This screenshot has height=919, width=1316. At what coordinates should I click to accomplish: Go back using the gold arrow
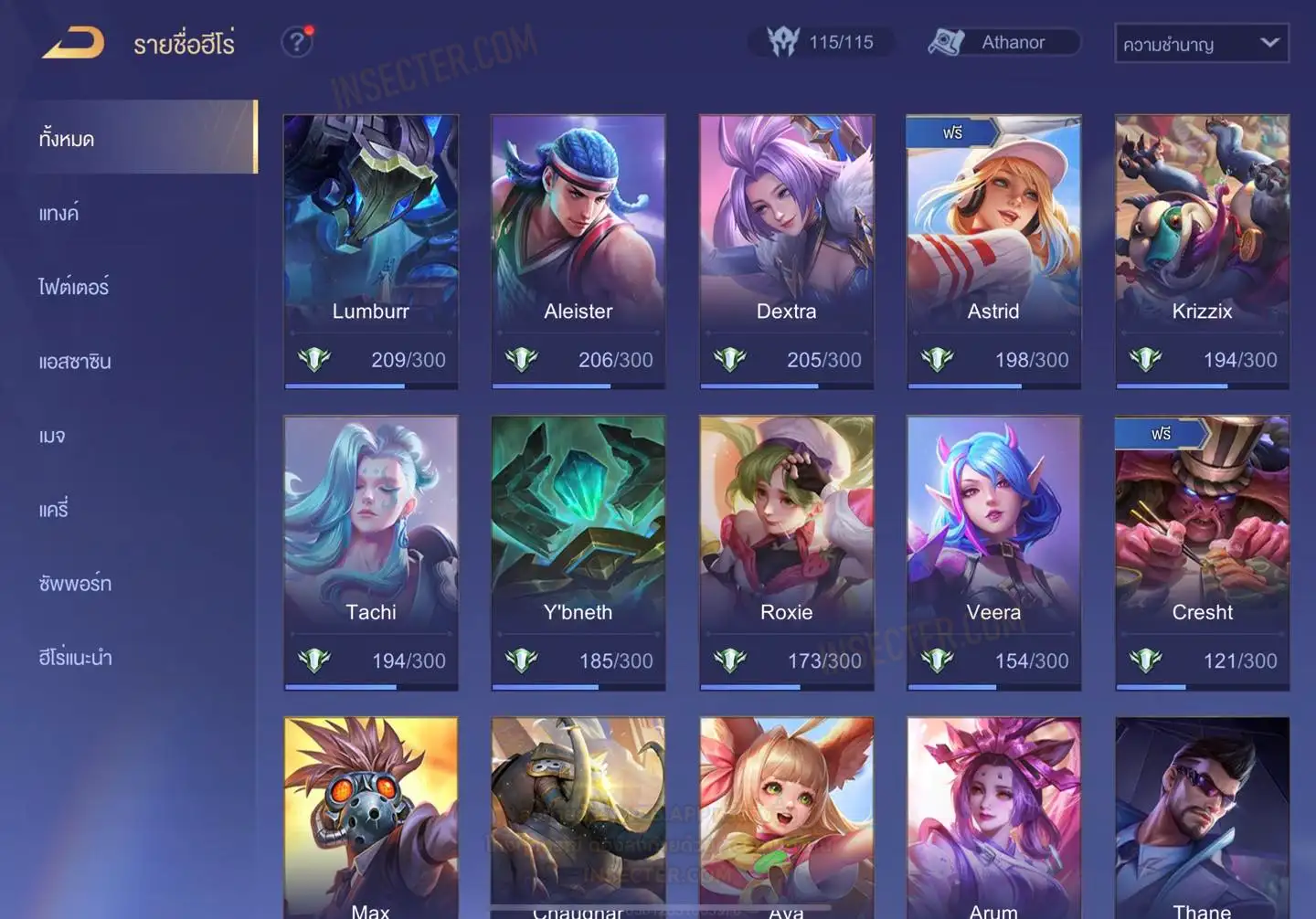click(x=73, y=43)
